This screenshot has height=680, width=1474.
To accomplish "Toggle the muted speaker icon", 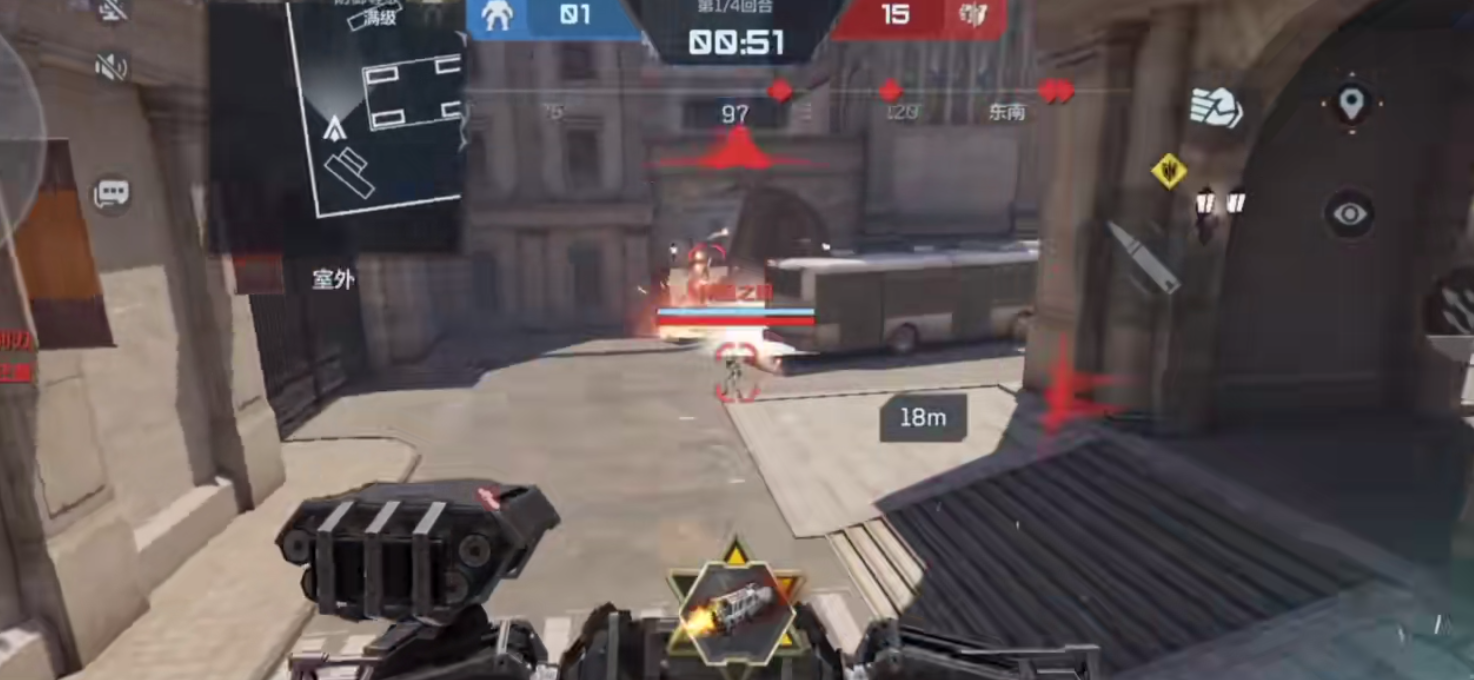I will tap(111, 67).
